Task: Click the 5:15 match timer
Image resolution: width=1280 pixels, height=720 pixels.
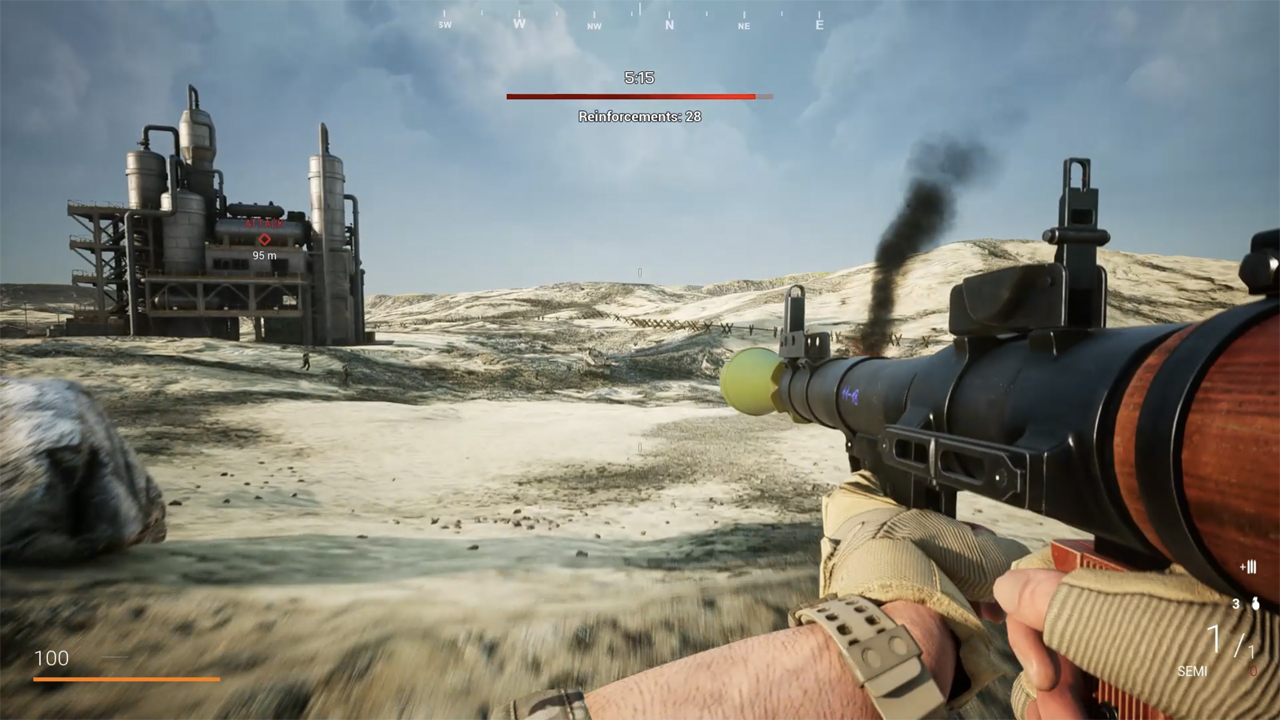Action: pos(640,77)
